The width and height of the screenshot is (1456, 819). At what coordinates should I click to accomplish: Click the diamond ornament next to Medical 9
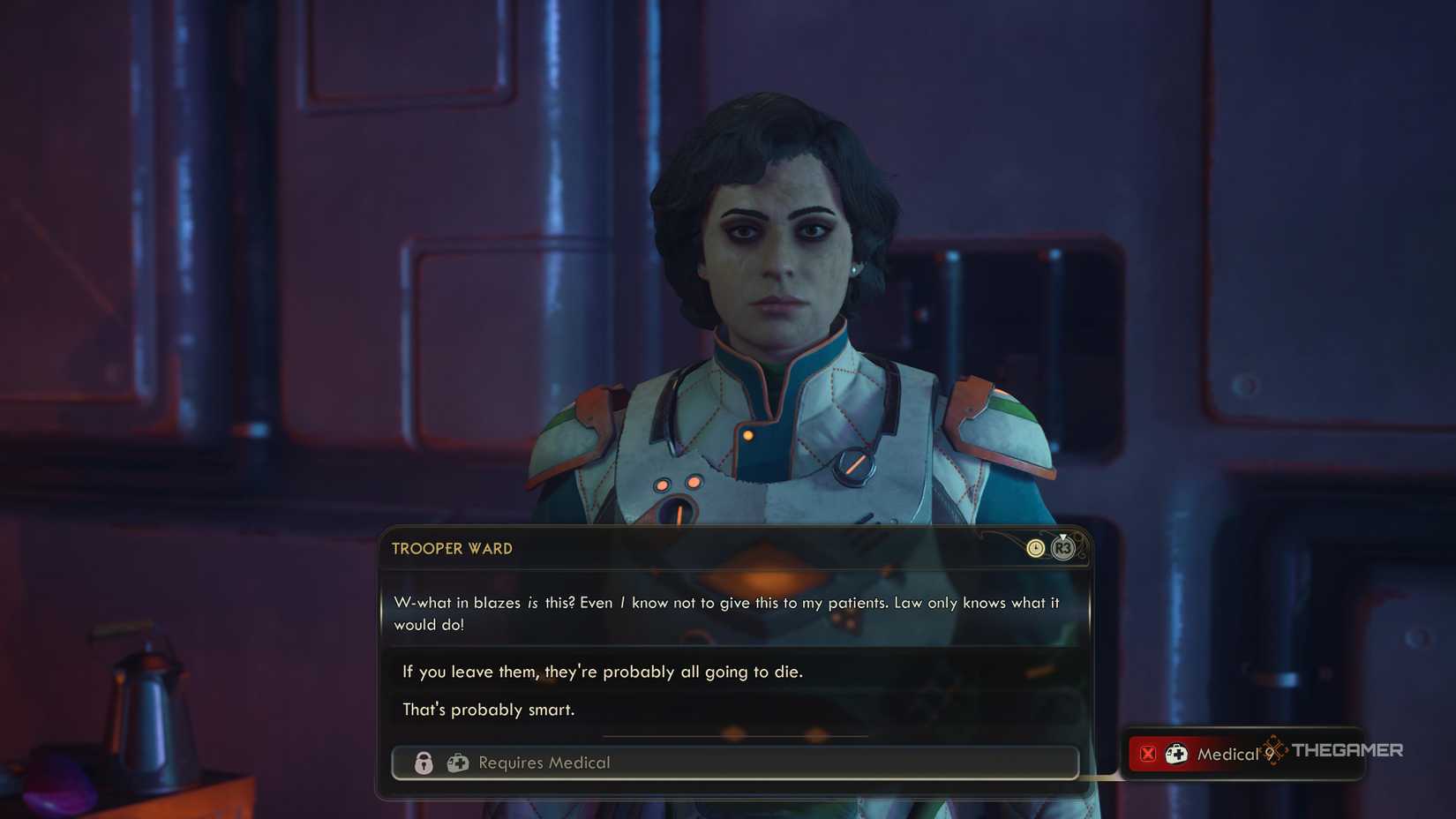pyautogui.click(x=1273, y=751)
